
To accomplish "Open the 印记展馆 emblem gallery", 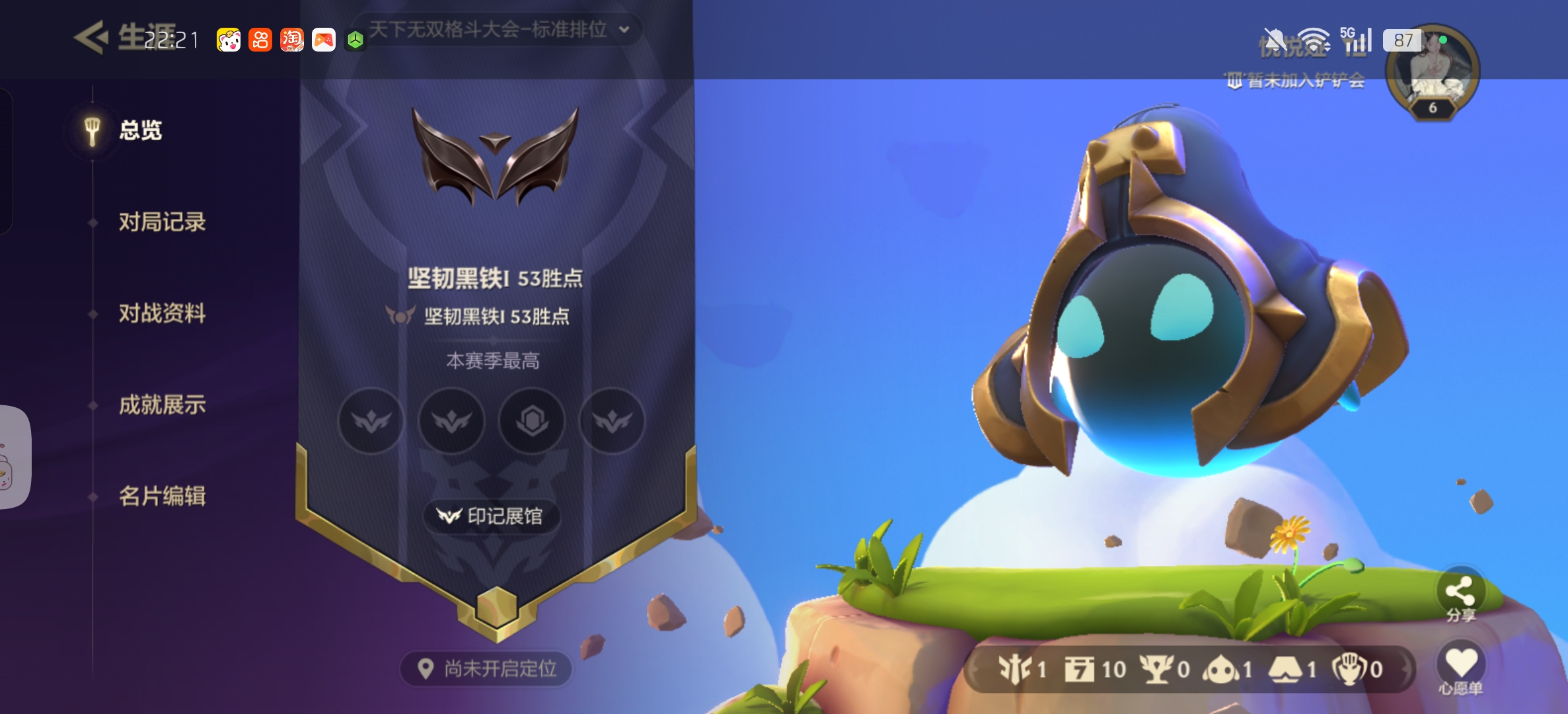I will (x=491, y=516).
